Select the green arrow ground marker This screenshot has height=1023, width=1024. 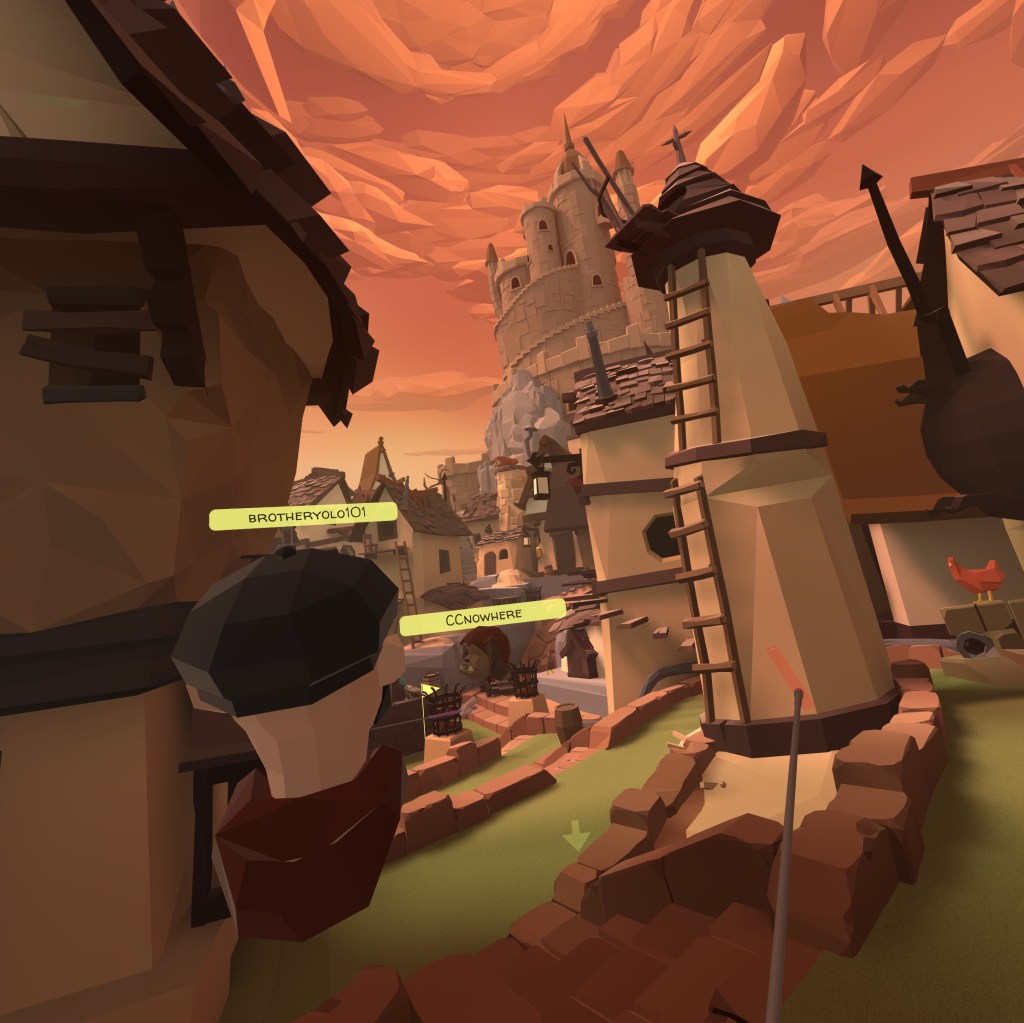pyautogui.click(x=575, y=835)
